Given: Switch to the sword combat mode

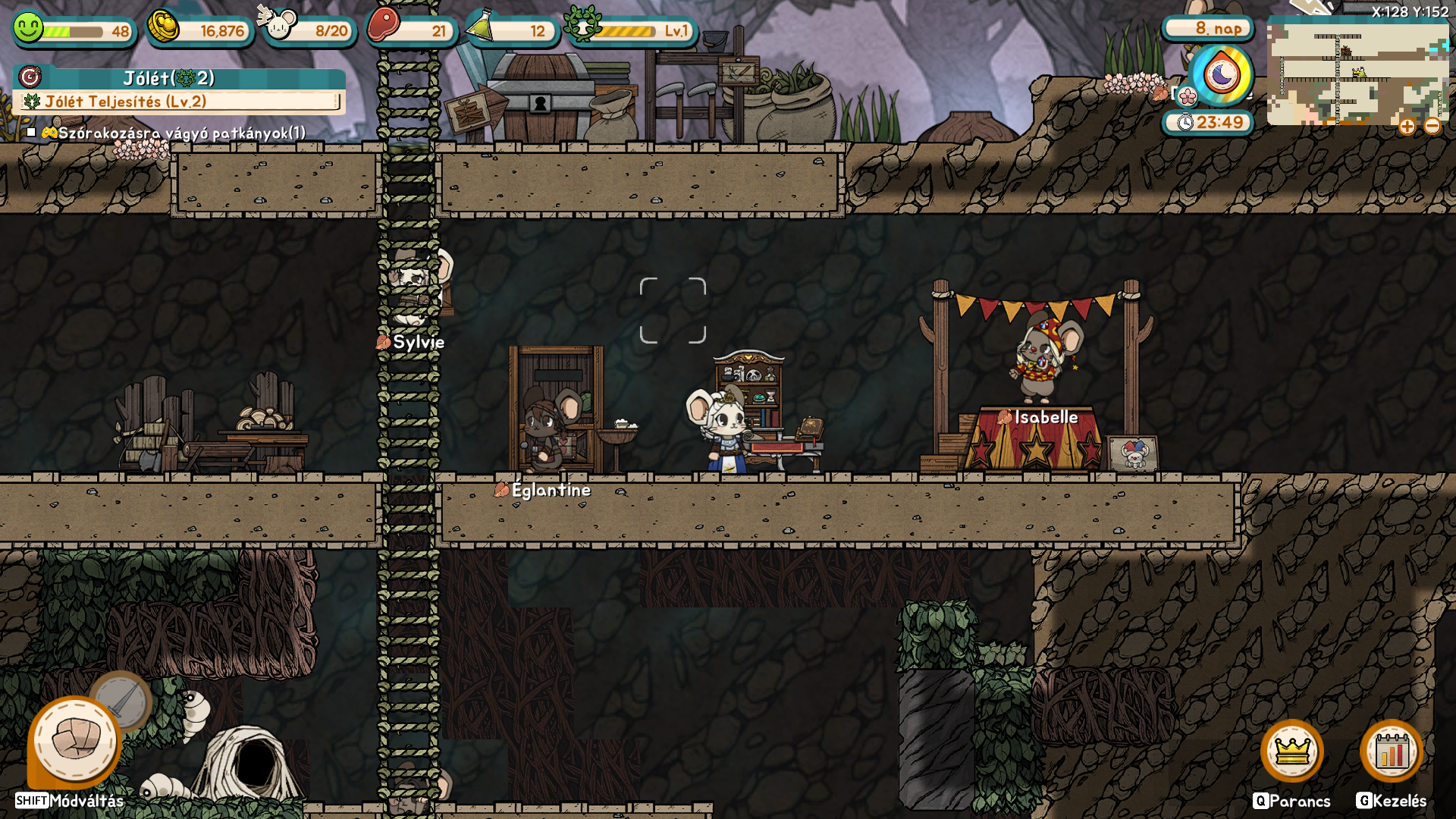Looking at the screenshot, I should [121, 701].
